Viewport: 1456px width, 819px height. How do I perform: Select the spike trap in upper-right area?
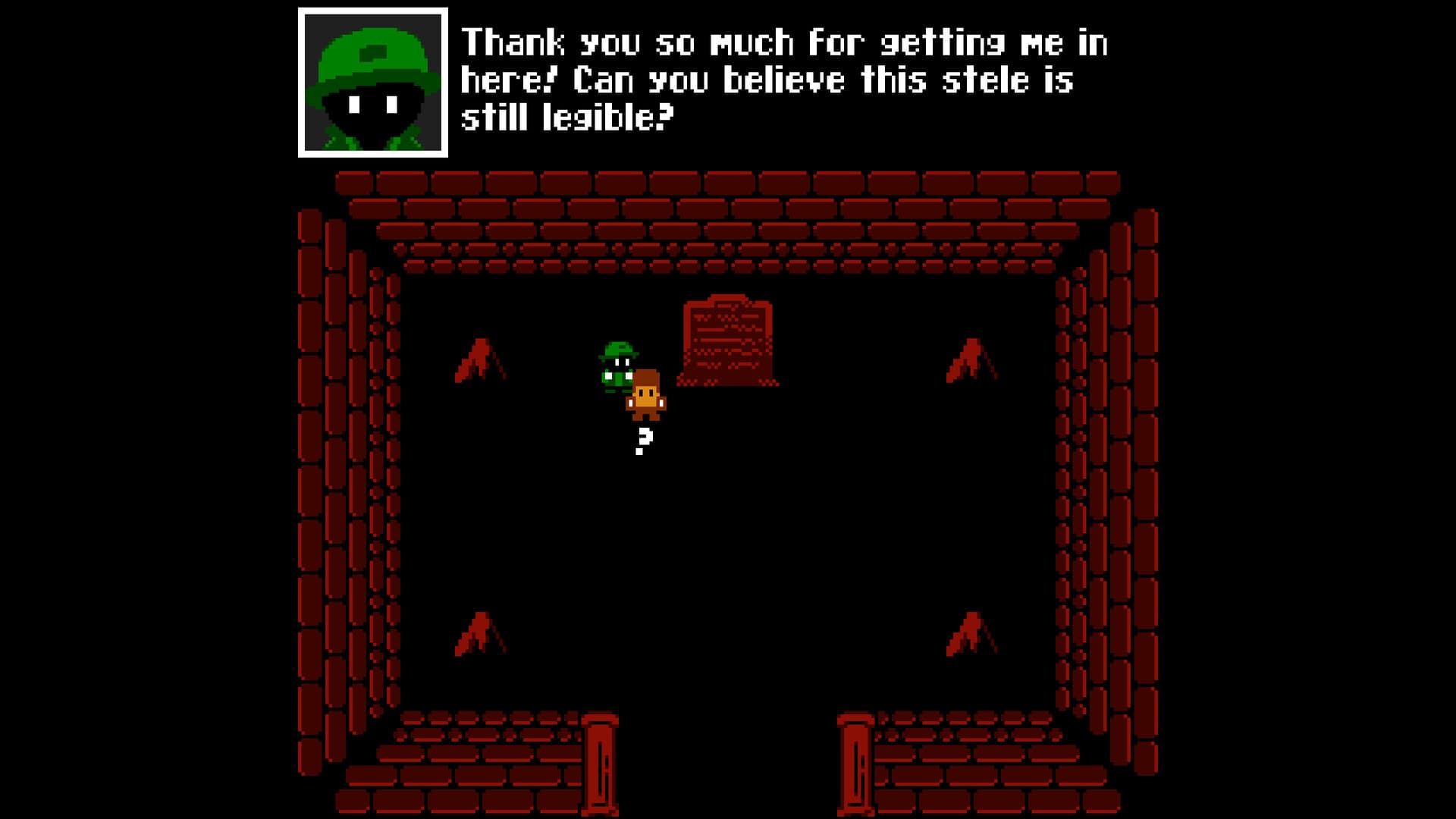(x=971, y=356)
